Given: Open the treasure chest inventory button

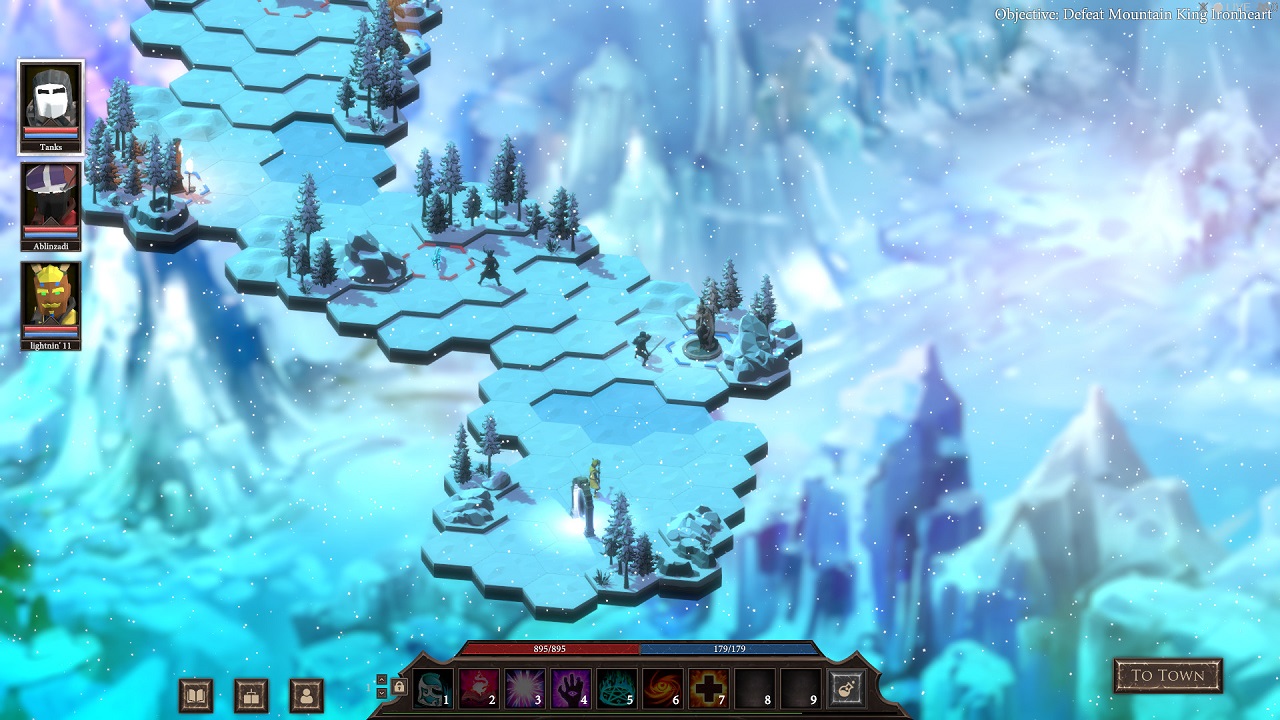Looking at the screenshot, I should [x=251, y=695].
